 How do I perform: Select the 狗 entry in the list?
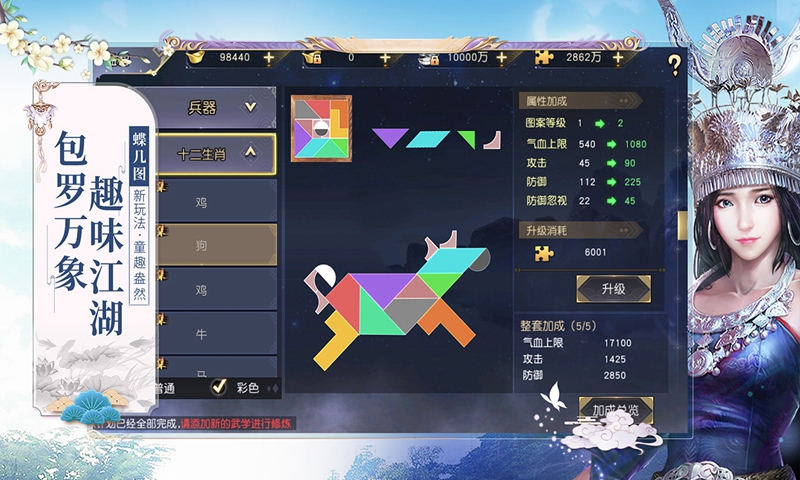[203, 245]
